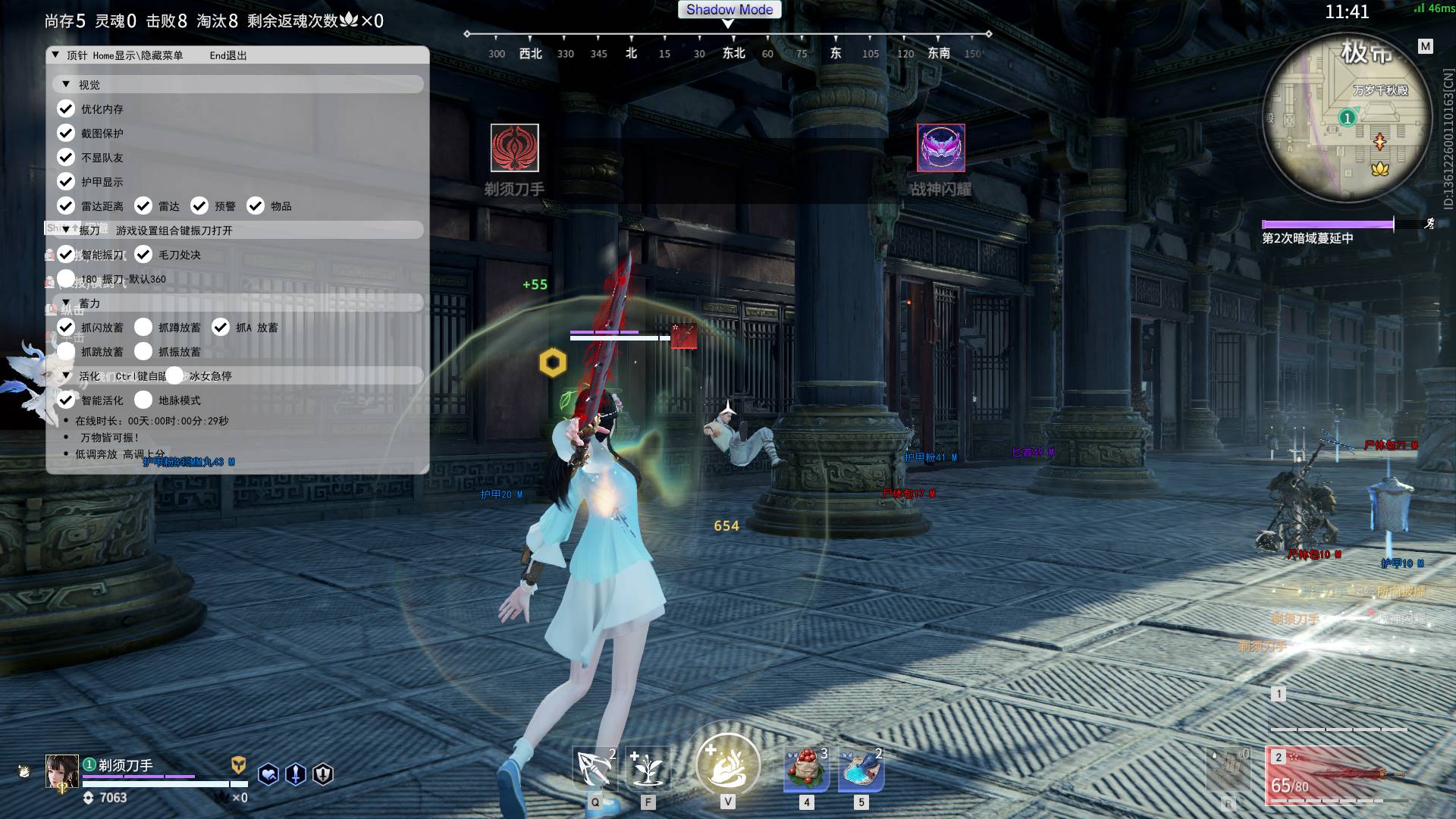Select the berry pouch item in slot 4

point(806,769)
